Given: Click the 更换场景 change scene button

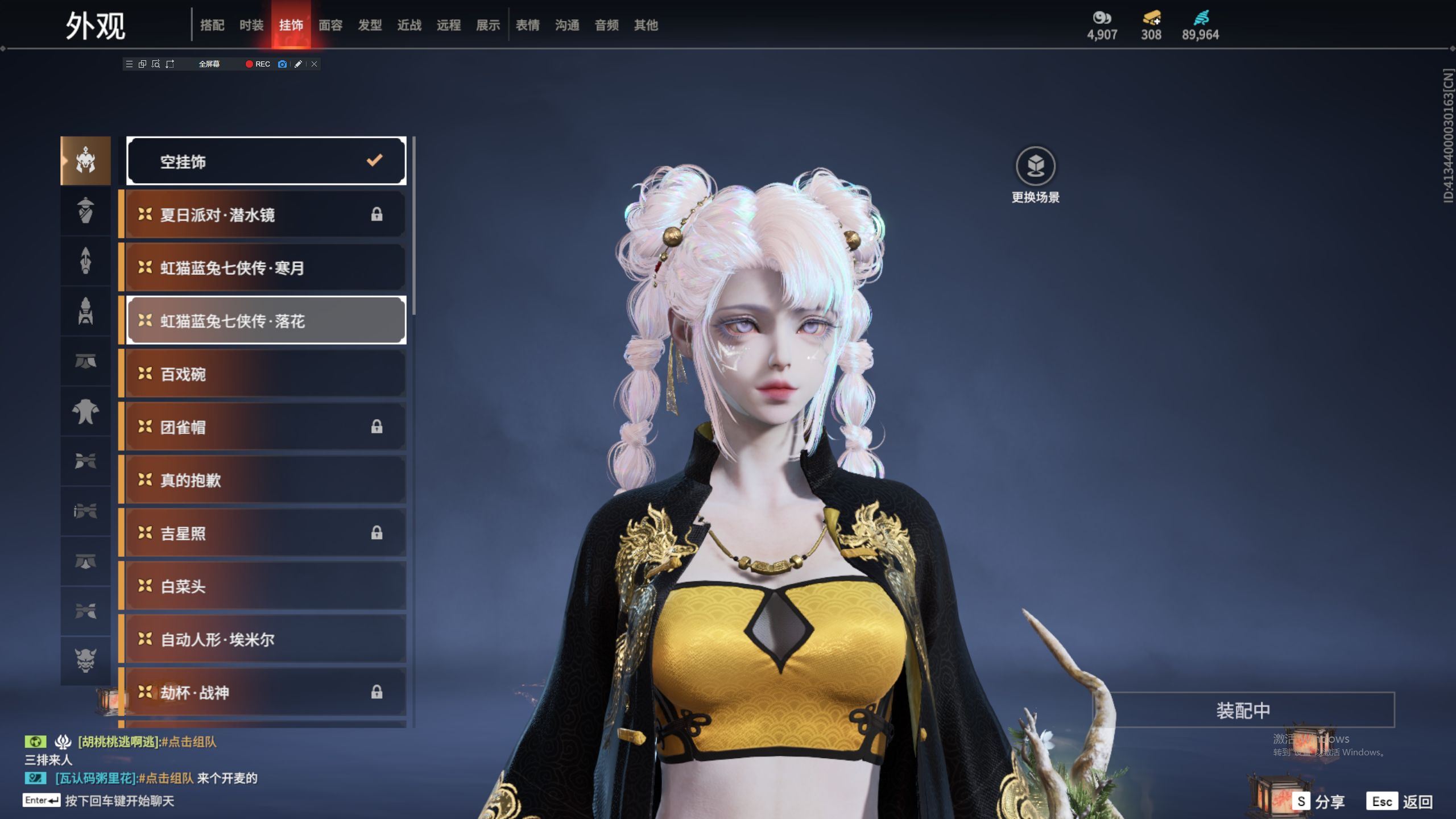Looking at the screenshot, I should [1035, 175].
